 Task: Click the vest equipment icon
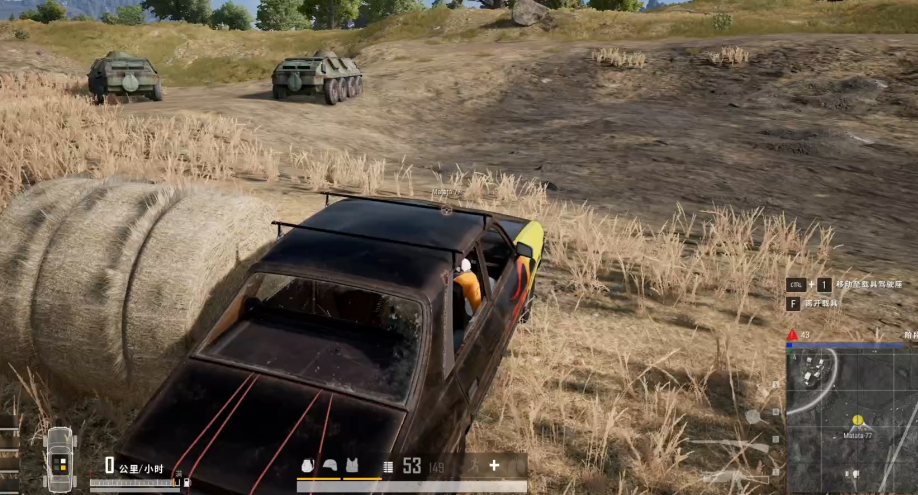tap(351, 466)
